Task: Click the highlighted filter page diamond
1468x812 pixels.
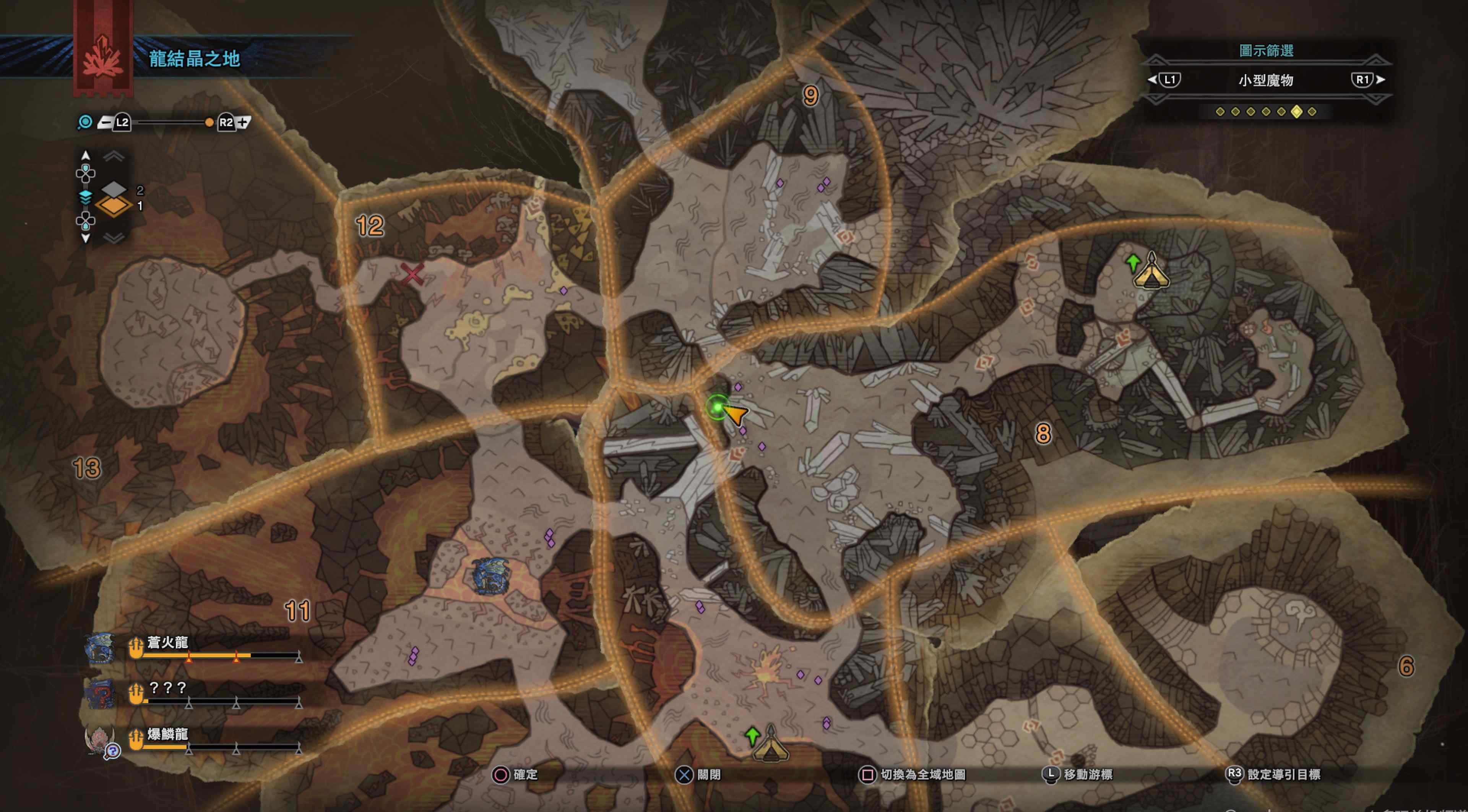Action: coord(1296,112)
